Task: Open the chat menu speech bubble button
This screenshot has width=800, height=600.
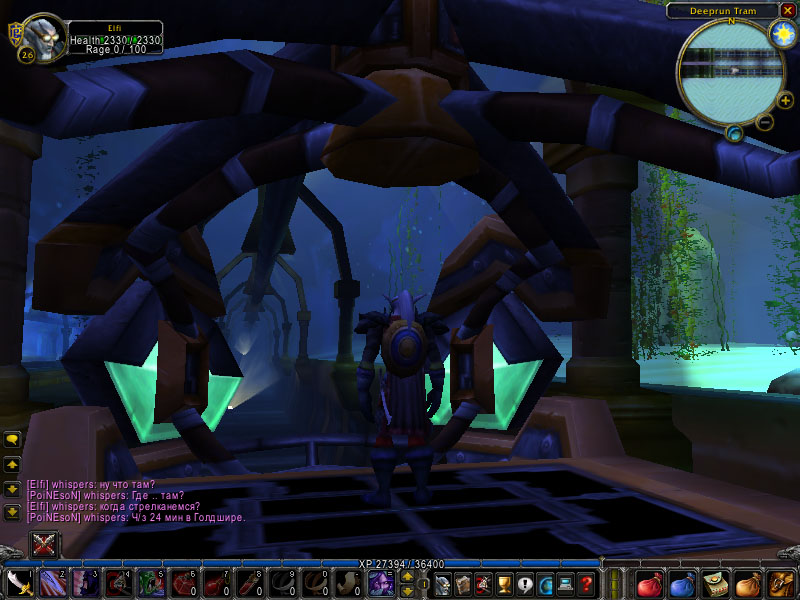Action: pyautogui.click(x=12, y=439)
